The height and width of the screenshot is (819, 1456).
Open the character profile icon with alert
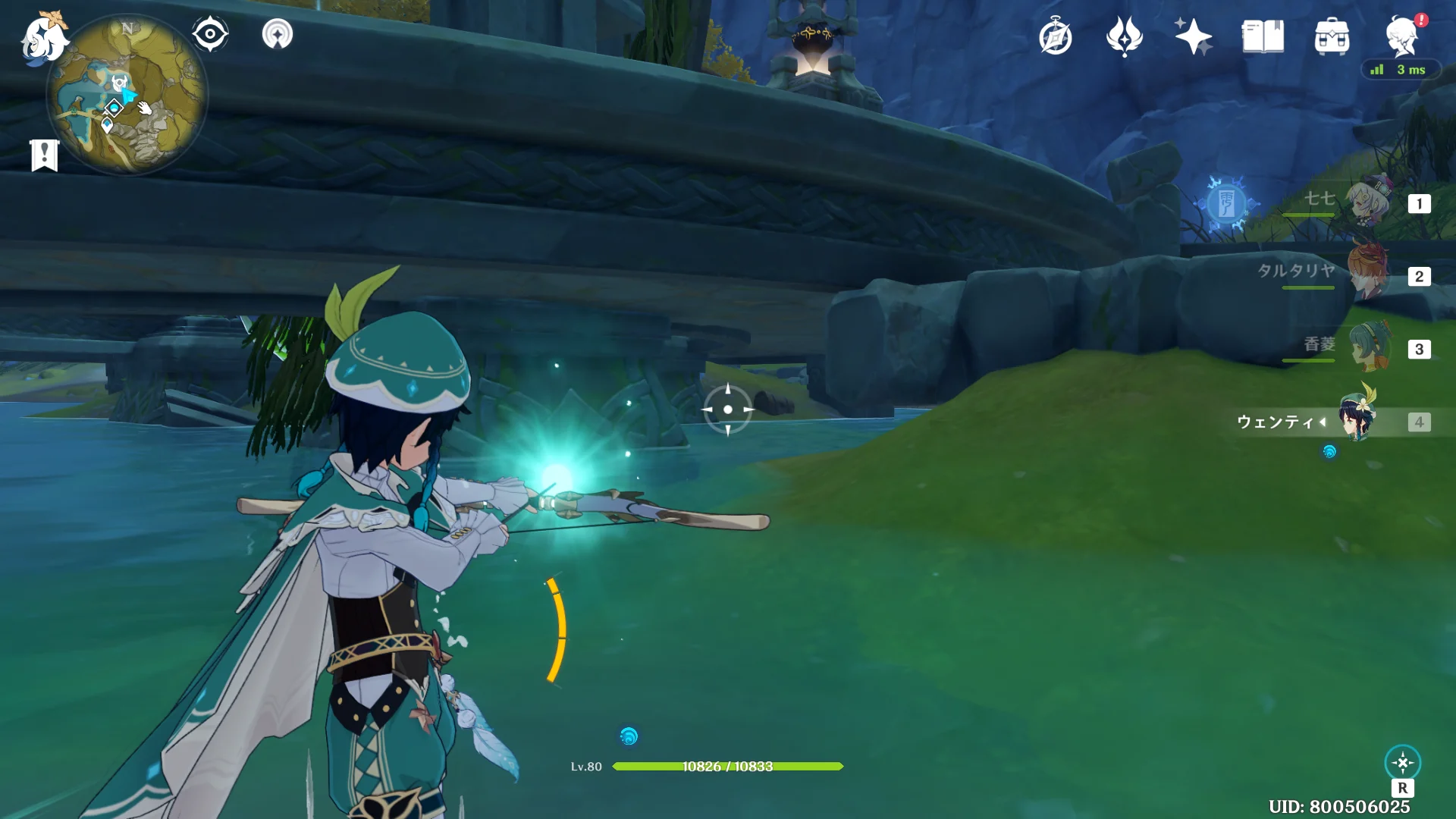(1401, 36)
